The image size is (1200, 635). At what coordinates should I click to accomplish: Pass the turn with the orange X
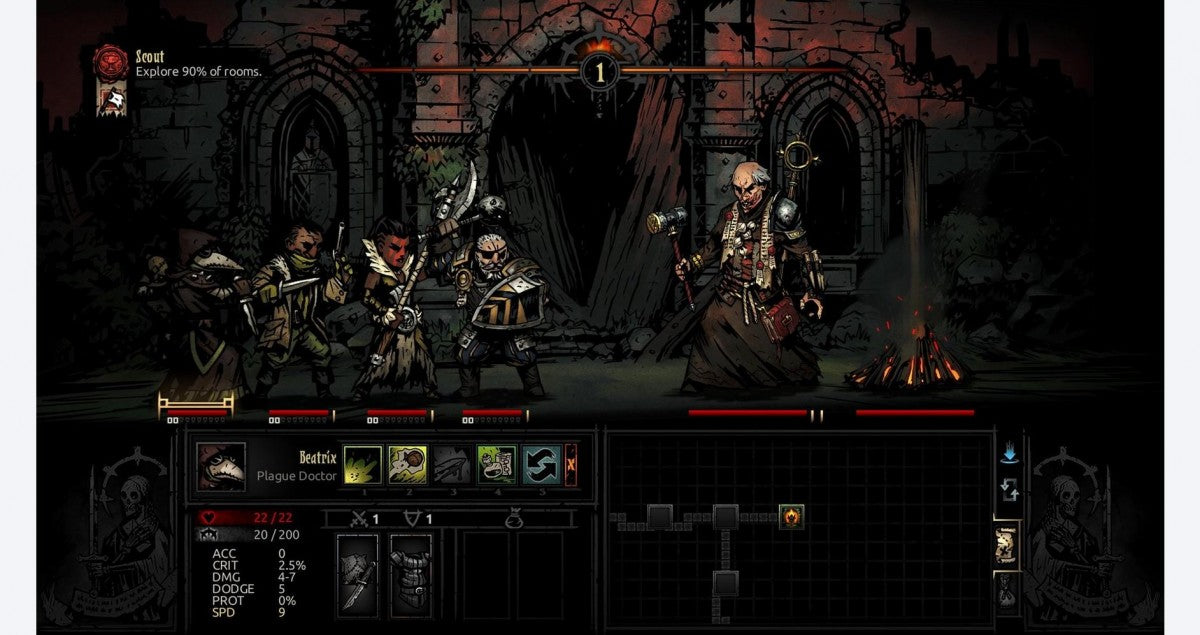(x=571, y=464)
